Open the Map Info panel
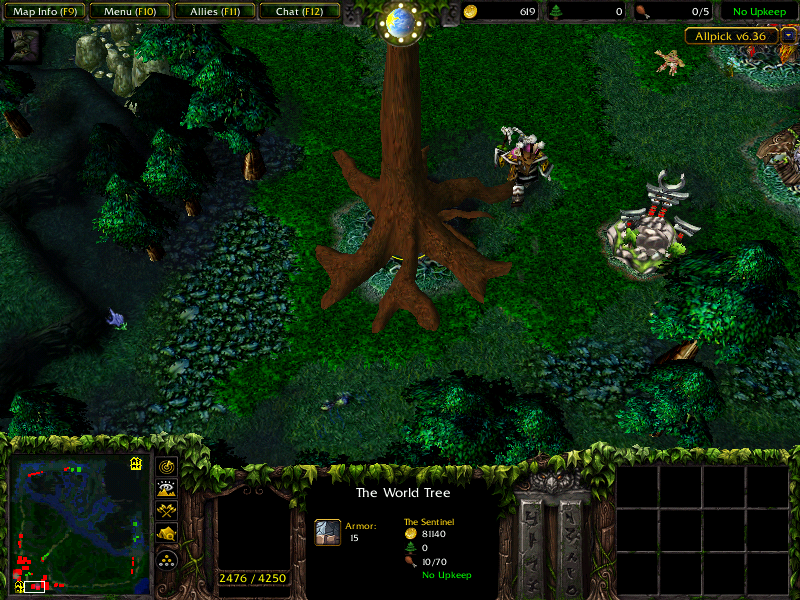Screen dimensions: 800x600 [x=44, y=12]
